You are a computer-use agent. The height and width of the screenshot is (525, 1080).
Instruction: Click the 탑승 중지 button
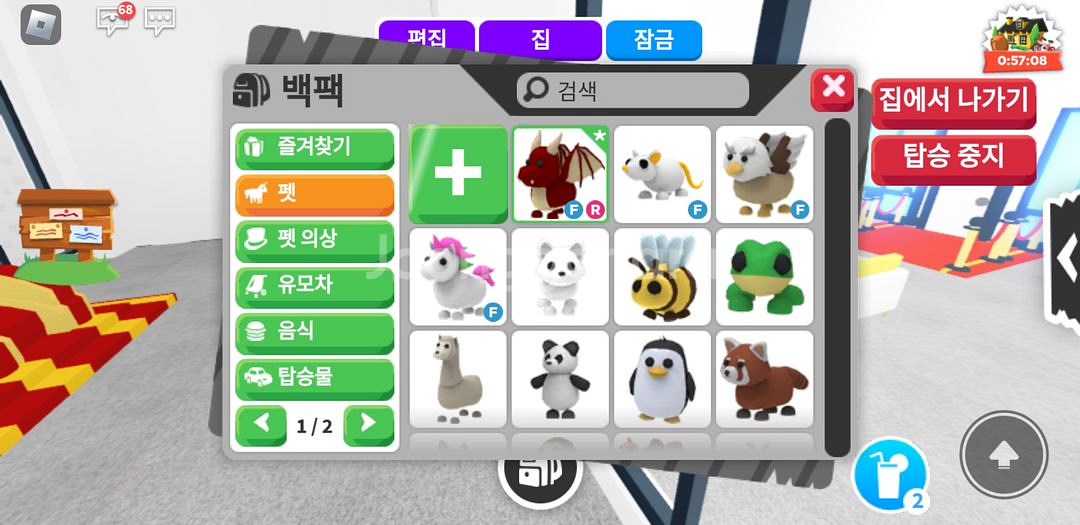[x=953, y=157]
